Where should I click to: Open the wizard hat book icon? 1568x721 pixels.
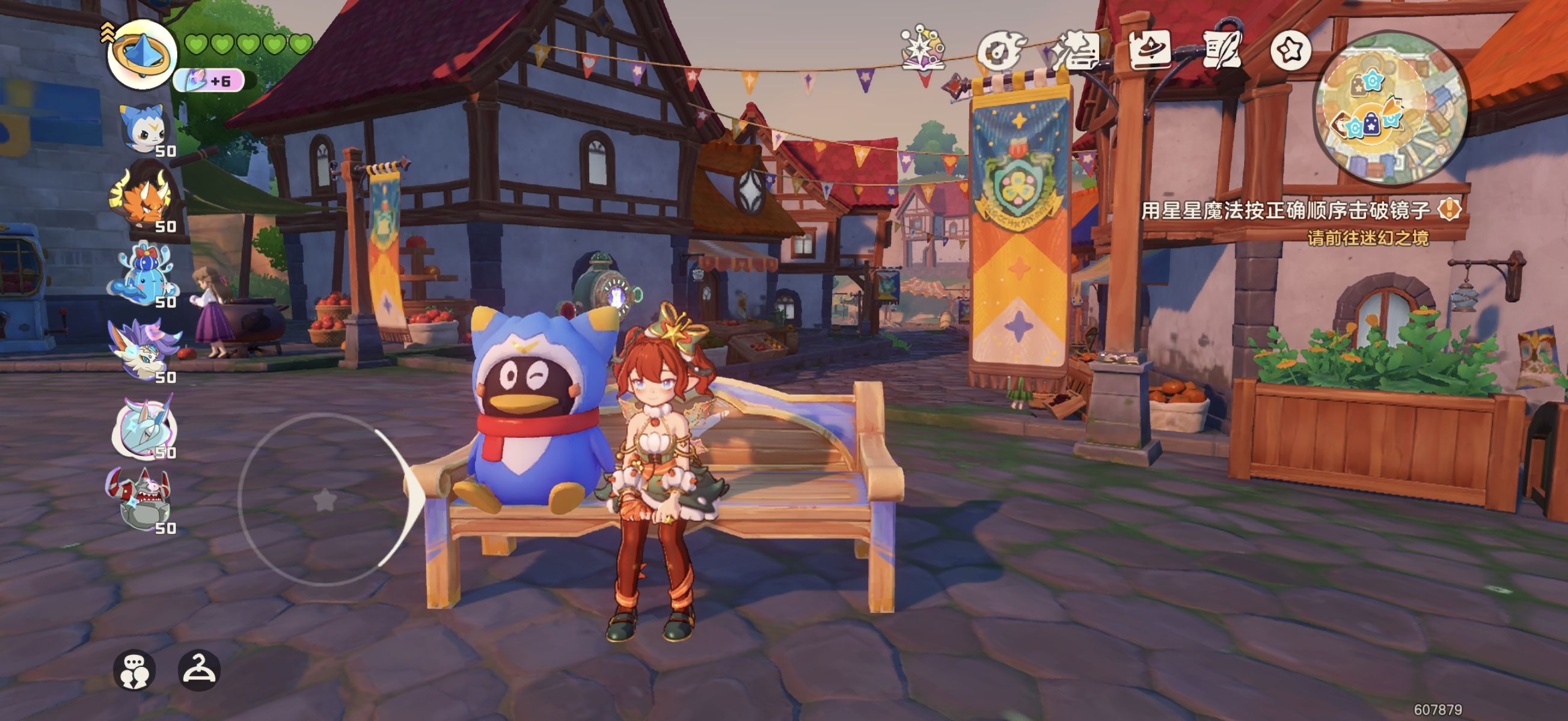pos(1149,50)
